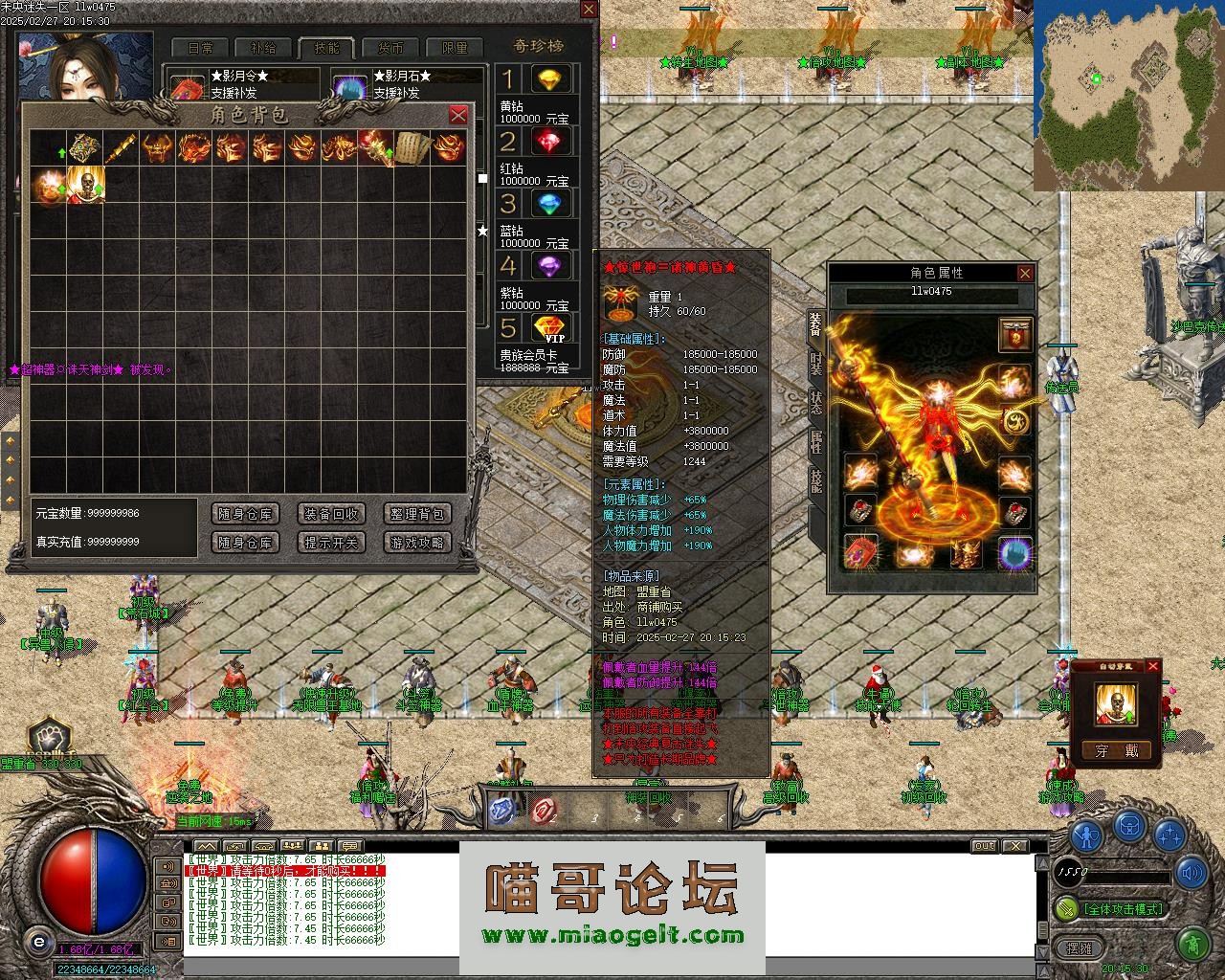1225x980 pixels.
Task: Toggle the 全体攻击模式 attack mode
Action: (x=1113, y=908)
